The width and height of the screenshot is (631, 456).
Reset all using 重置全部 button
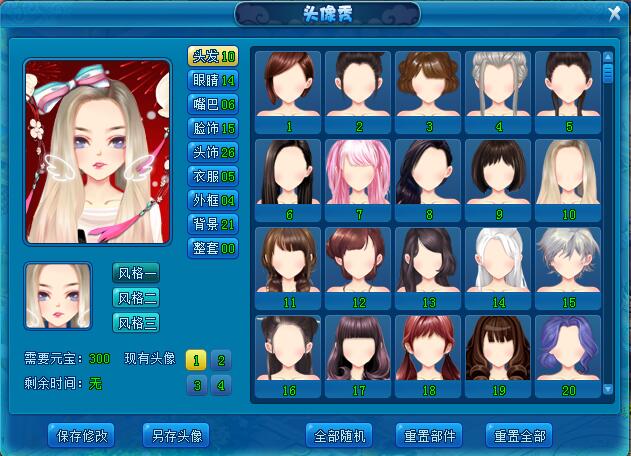(519, 436)
